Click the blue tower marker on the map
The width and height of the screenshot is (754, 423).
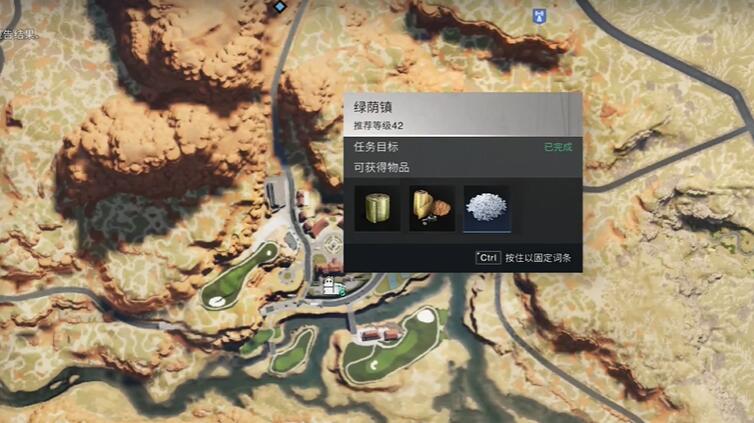(x=540, y=15)
